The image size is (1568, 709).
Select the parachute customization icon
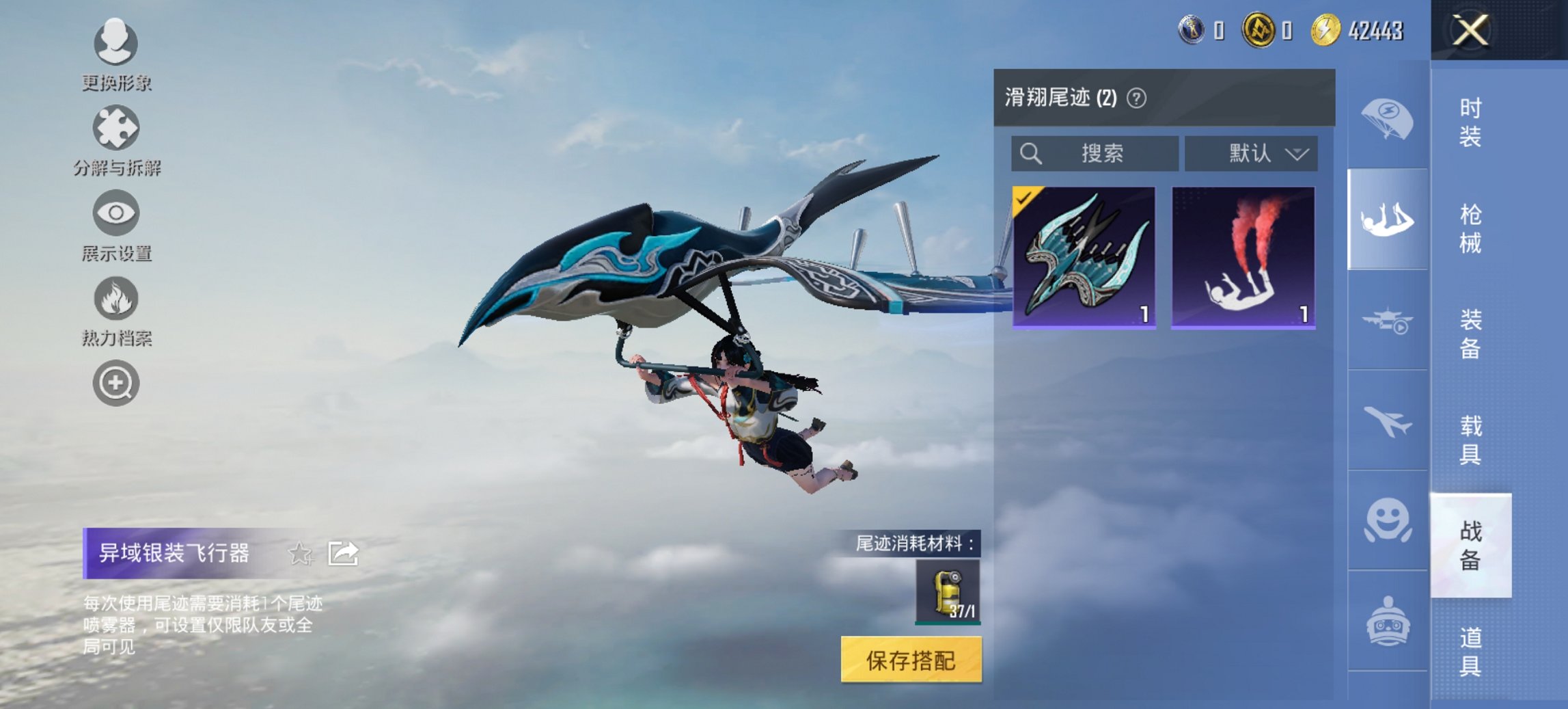(x=1387, y=118)
